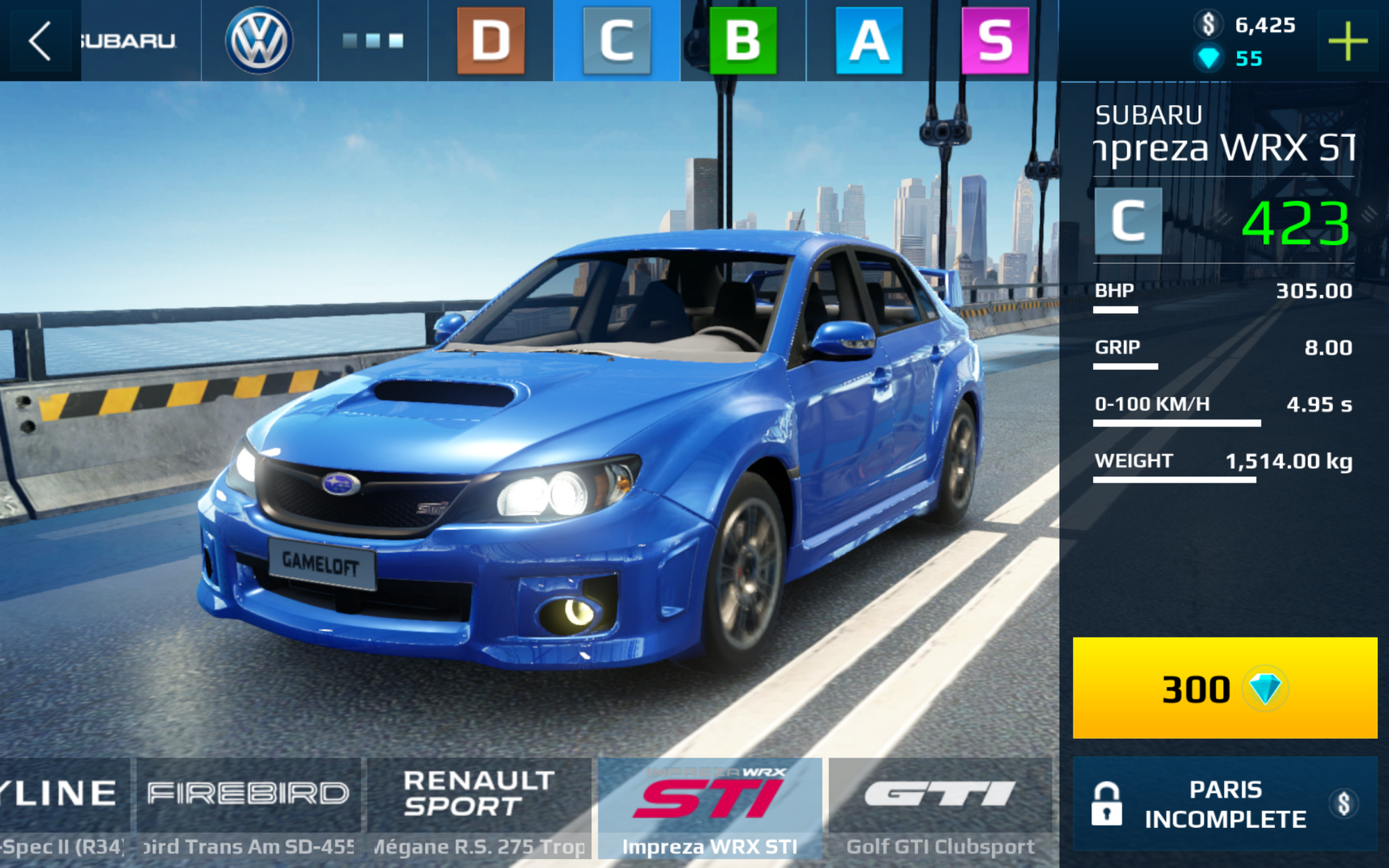Switch to class C cars
Viewport: 1389px width, 868px height.
coord(617,40)
